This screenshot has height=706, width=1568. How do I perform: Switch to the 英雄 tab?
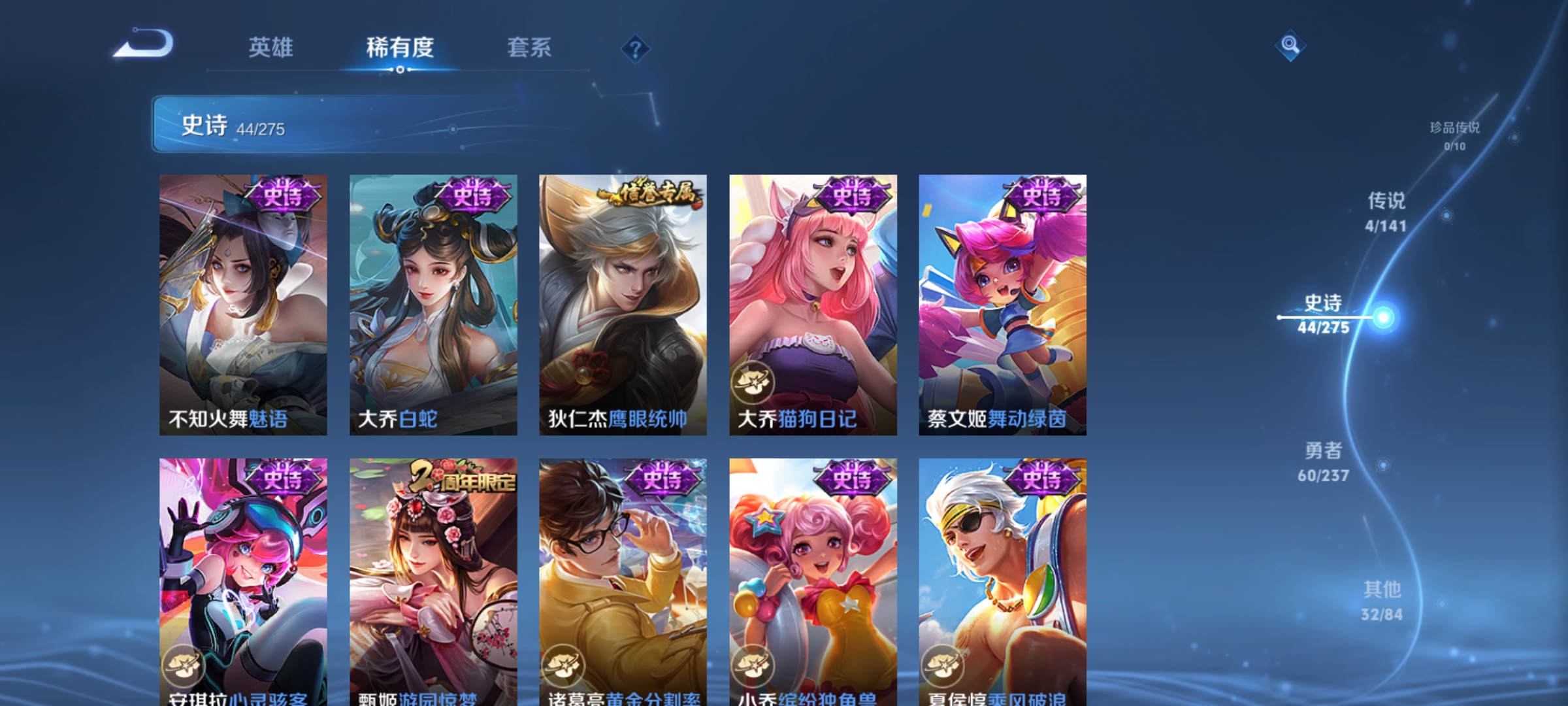[271, 47]
